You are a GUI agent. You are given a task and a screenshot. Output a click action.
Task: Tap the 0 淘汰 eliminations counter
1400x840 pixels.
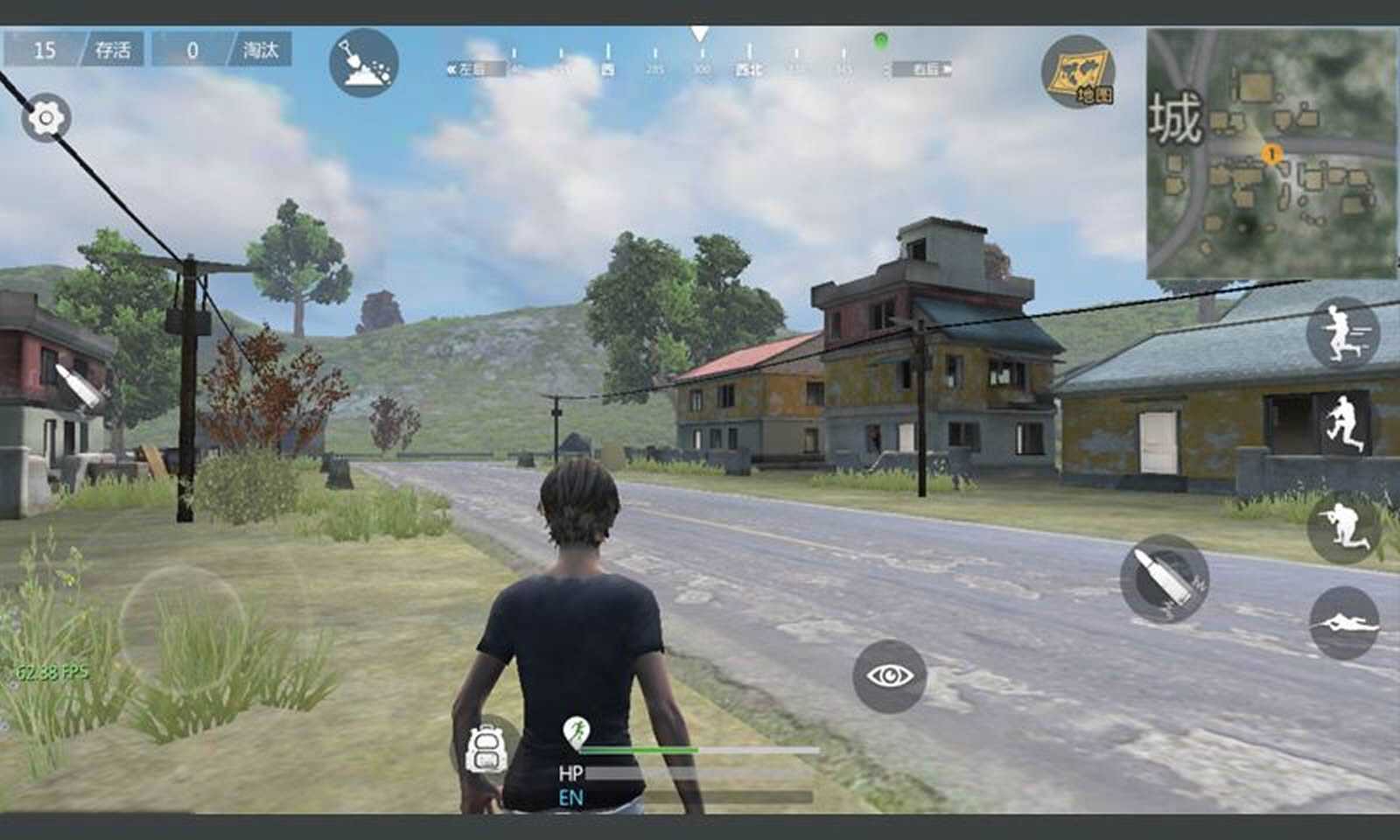(217, 52)
